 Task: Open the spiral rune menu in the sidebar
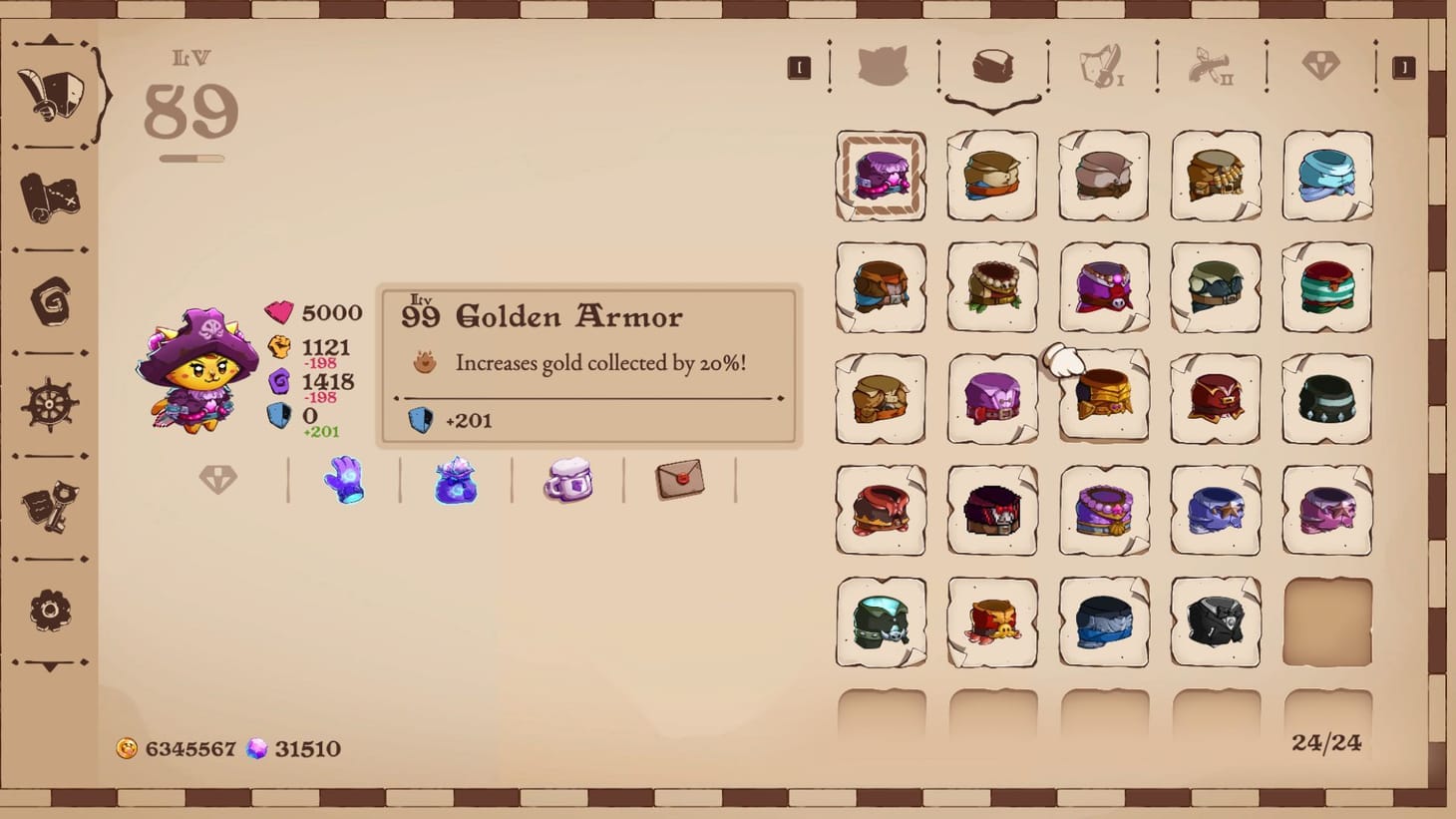pyautogui.click(x=49, y=302)
